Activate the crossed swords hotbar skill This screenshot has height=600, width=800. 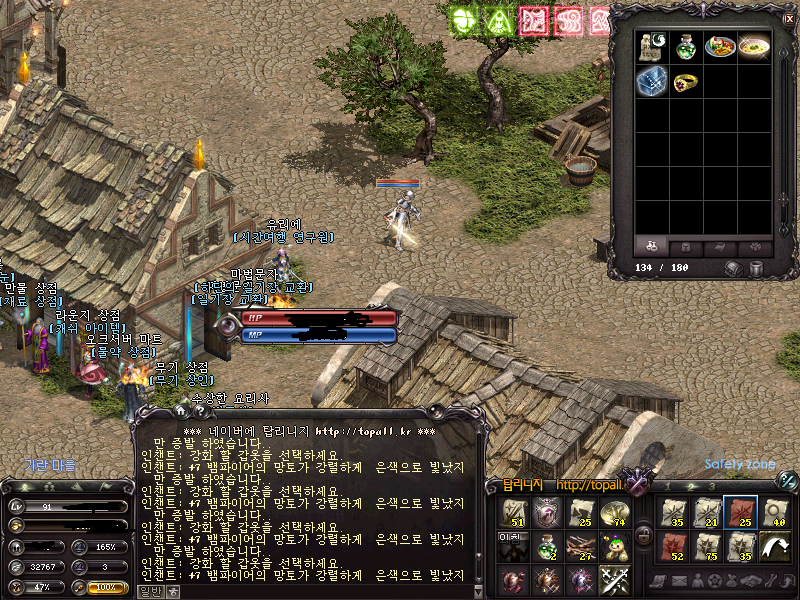614,580
